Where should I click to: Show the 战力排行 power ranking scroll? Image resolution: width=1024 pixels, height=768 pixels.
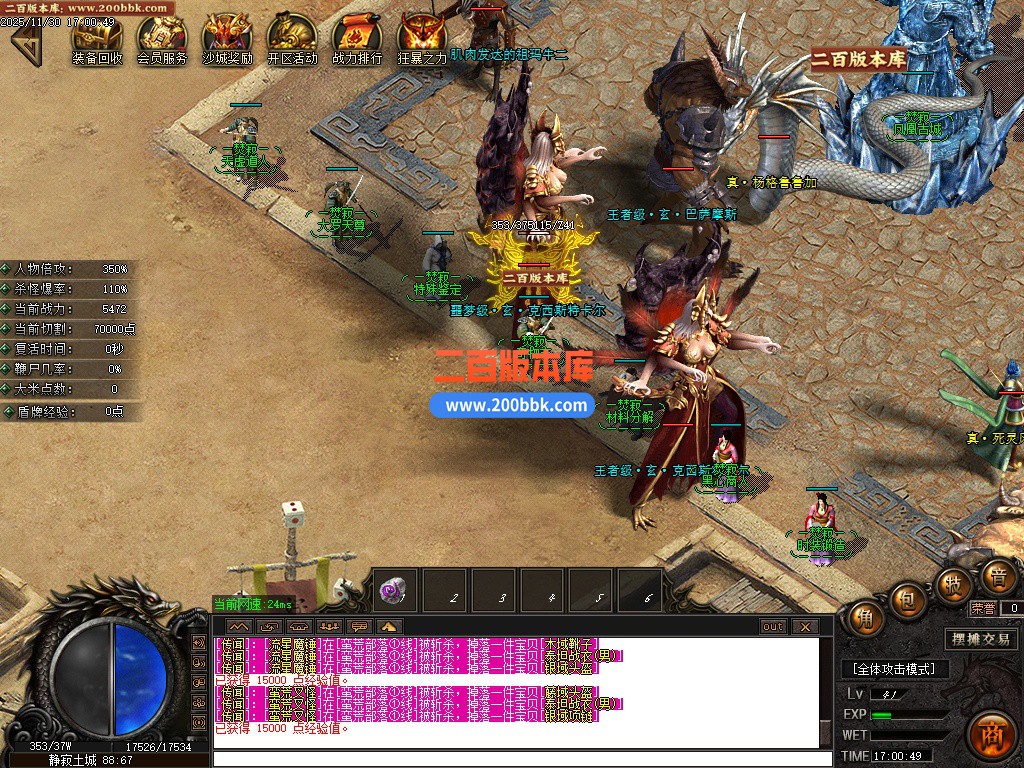tap(357, 38)
